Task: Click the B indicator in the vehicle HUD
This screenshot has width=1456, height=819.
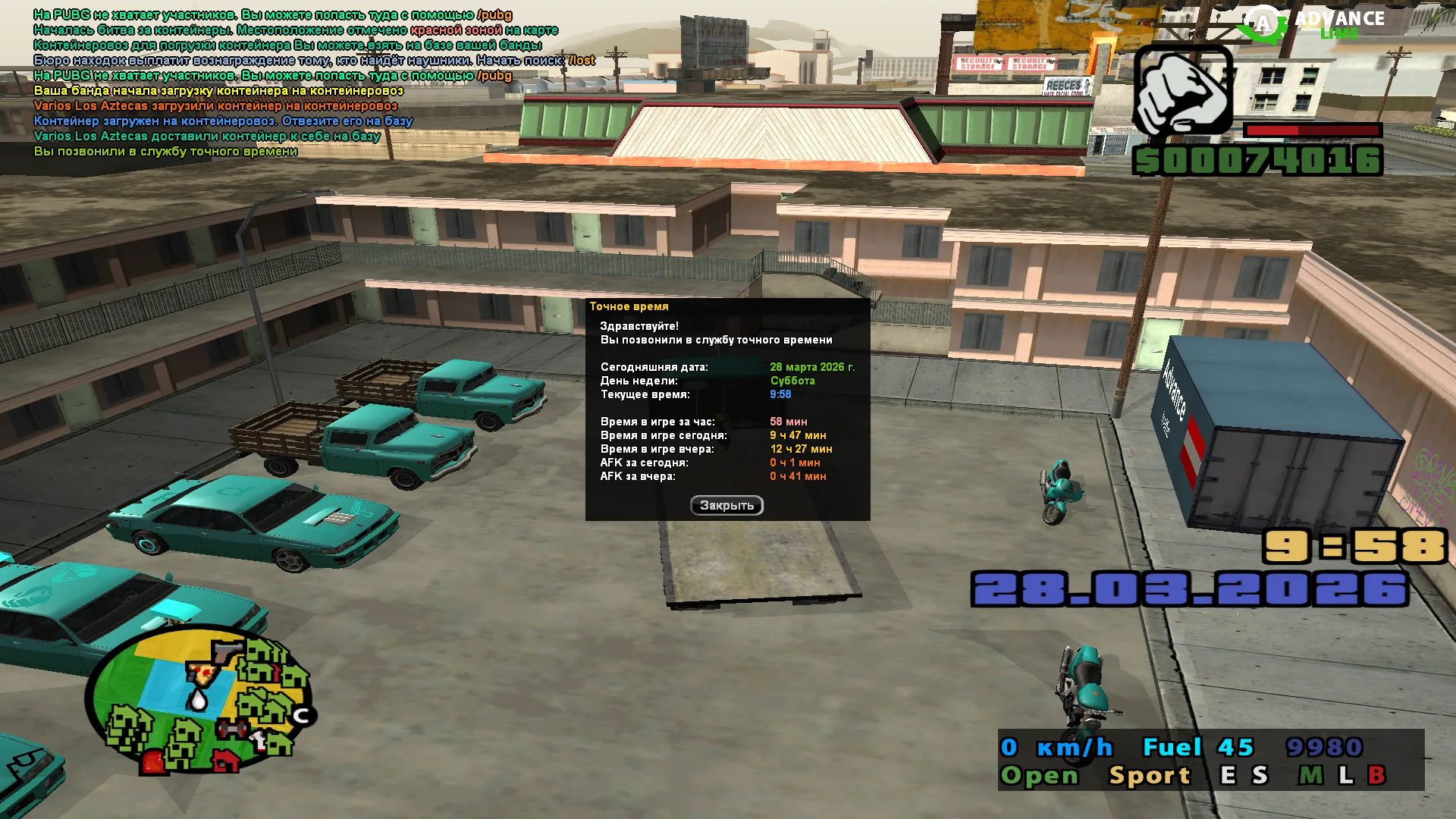Action: click(1377, 775)
